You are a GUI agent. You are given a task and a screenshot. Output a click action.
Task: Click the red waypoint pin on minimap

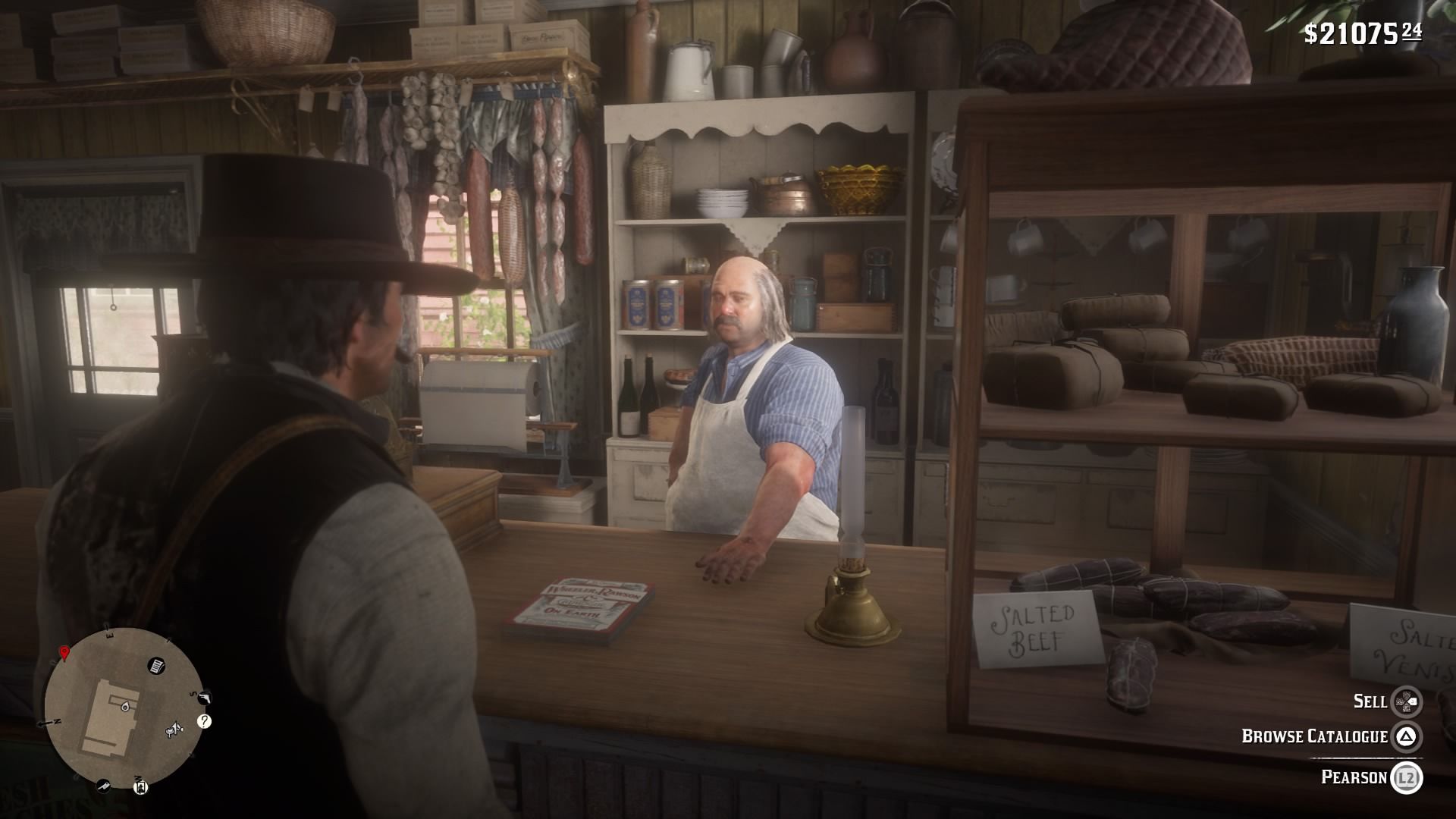pyautogui.click(x=64, y=653)
